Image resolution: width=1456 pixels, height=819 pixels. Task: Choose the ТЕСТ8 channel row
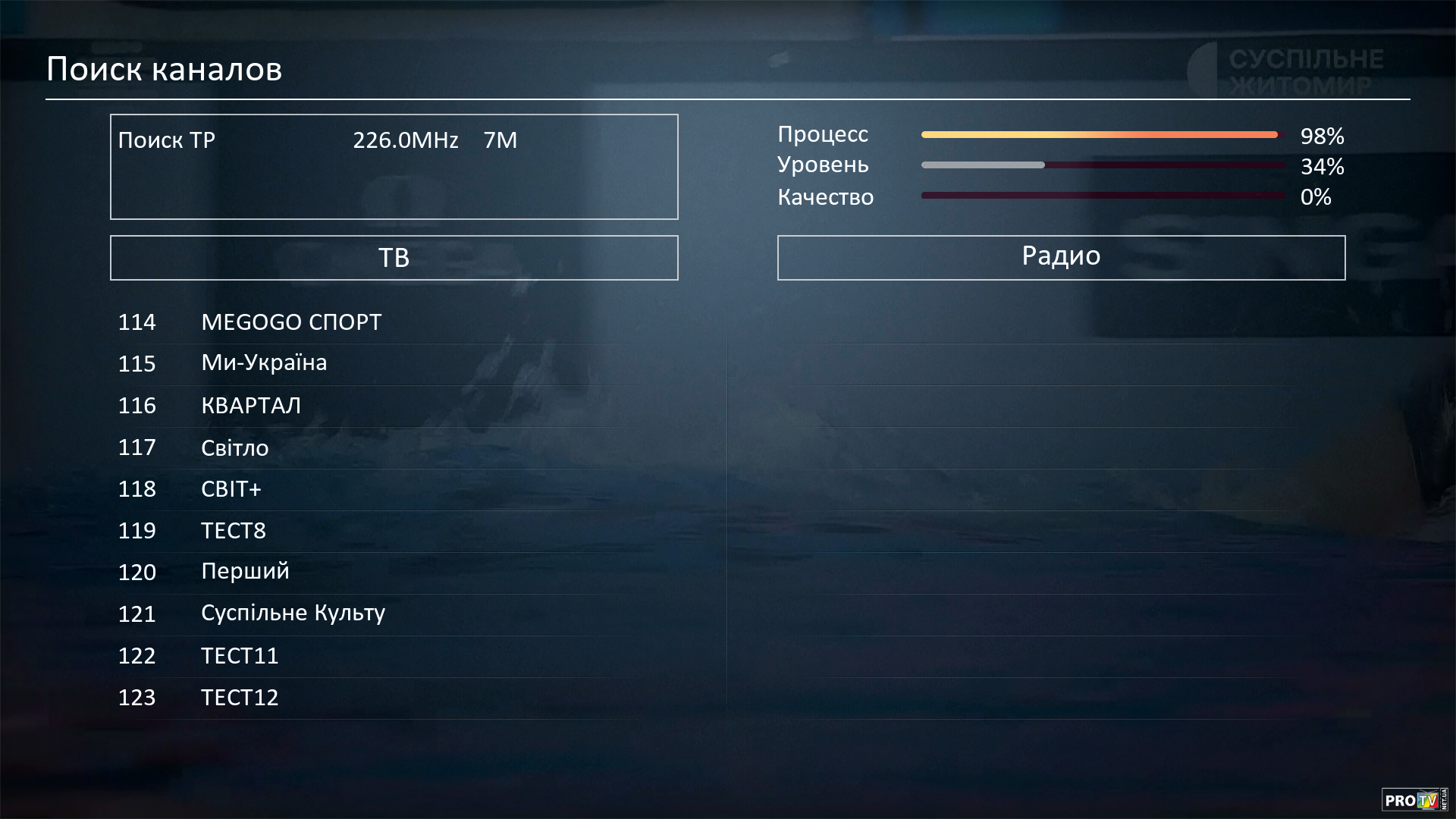point(234,531)
